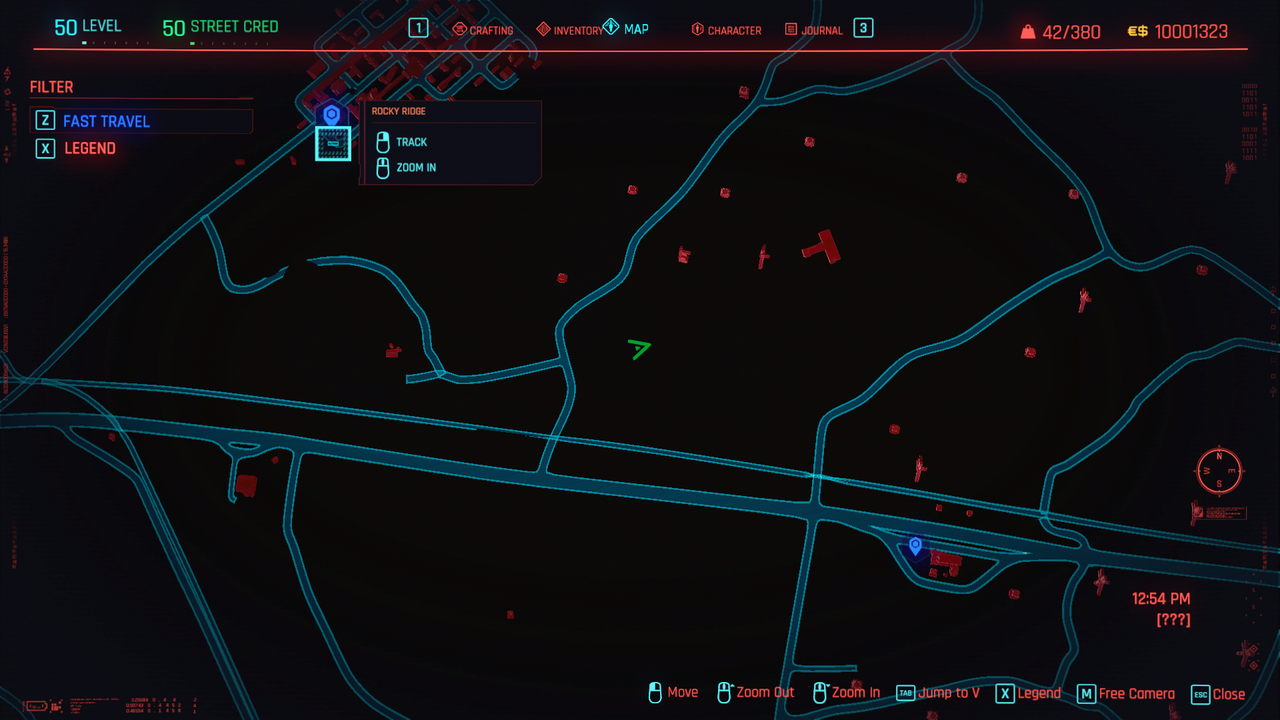The width and height of the screenshot is (1280, 720).
Task: Click the green player arrow on map
Action: (x=639, y=348)
